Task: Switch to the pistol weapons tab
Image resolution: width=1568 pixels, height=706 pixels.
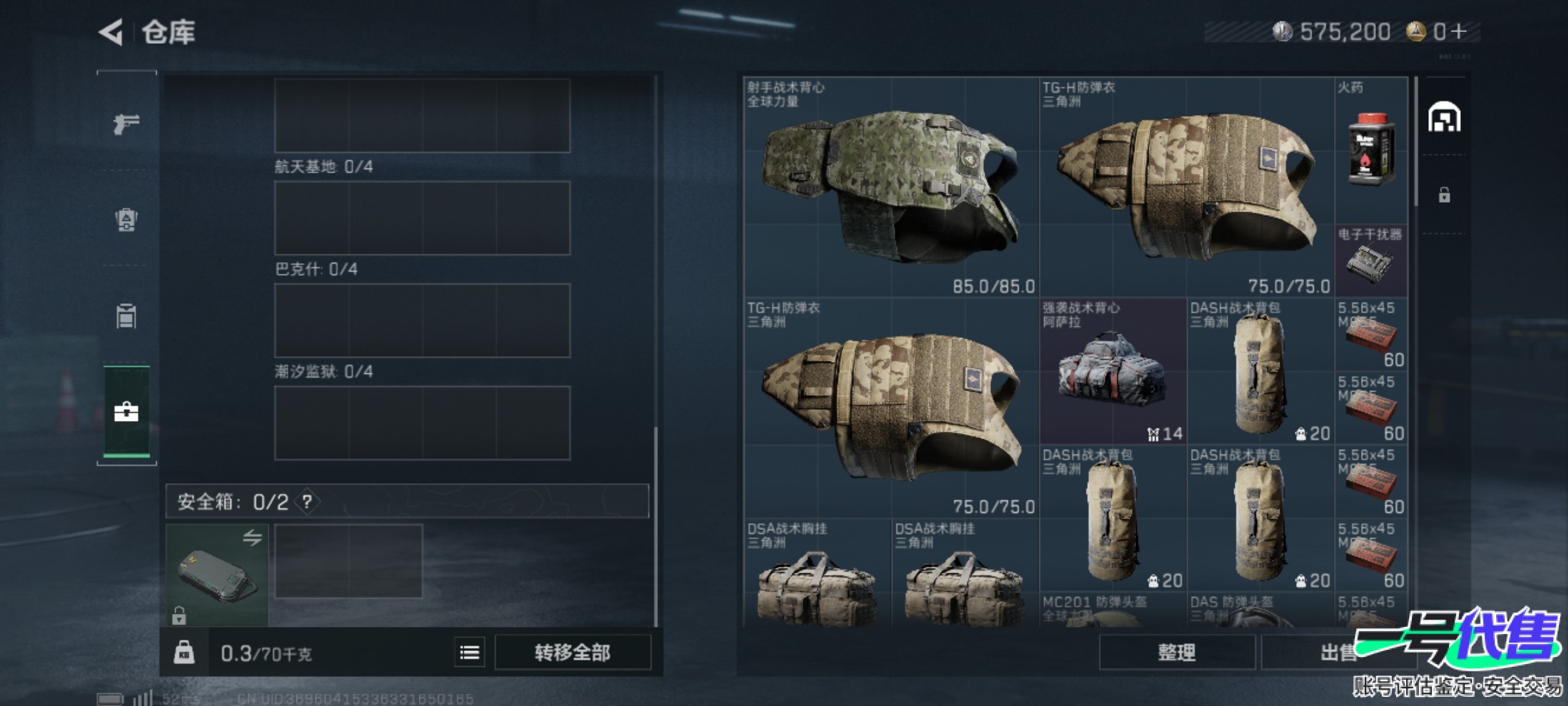Action: coord(126,124)
